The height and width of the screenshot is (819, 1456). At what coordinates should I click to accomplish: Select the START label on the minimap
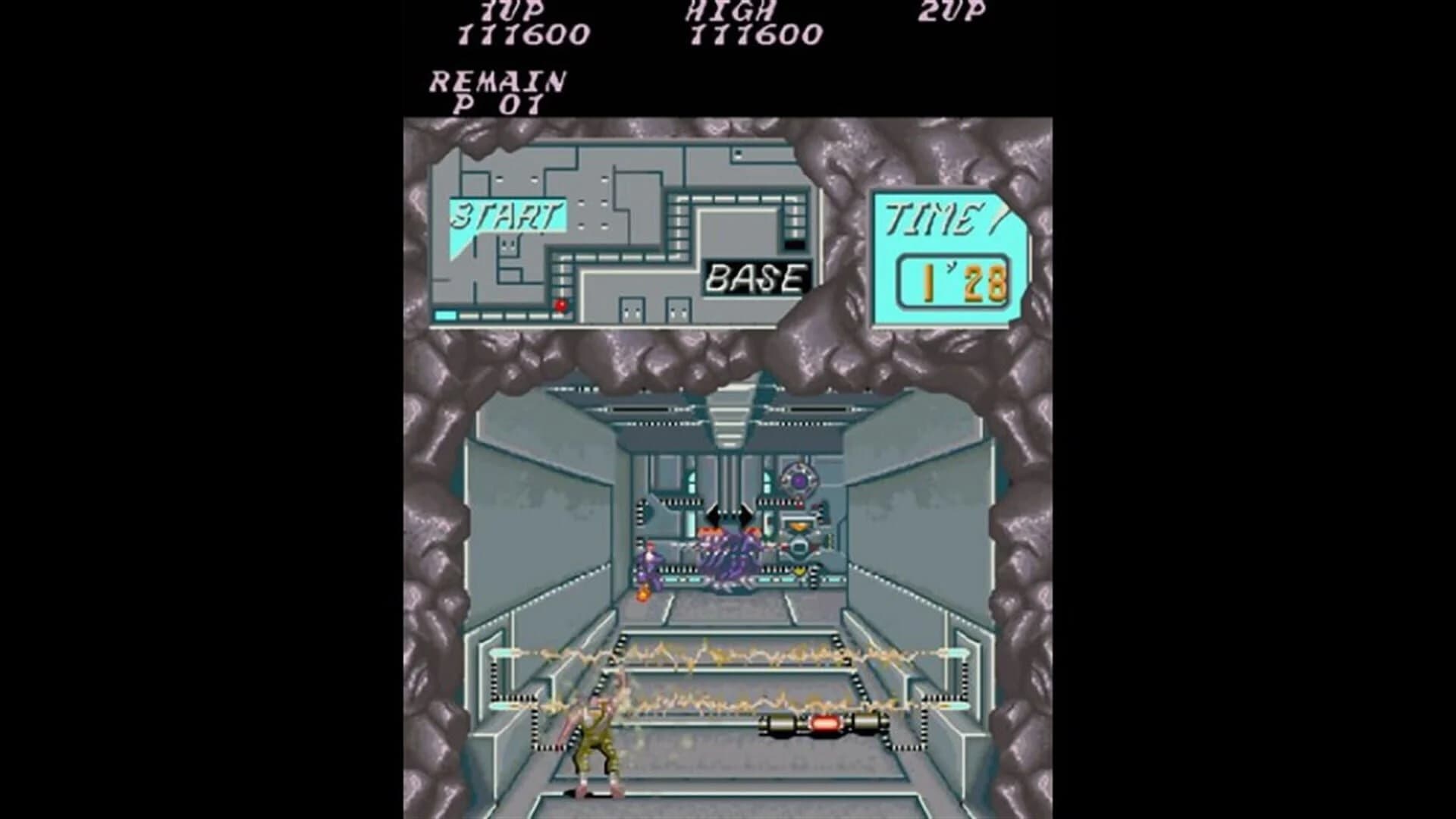508,215
